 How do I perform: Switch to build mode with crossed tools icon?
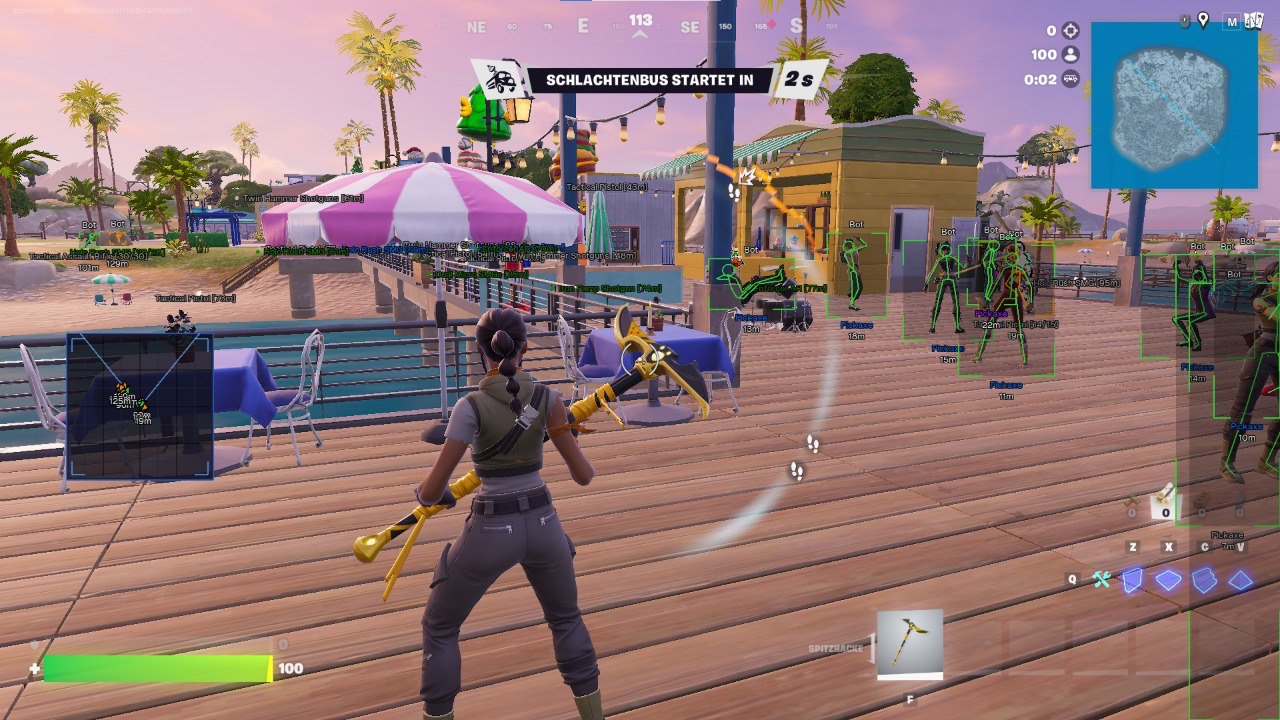coord(1102,580)
